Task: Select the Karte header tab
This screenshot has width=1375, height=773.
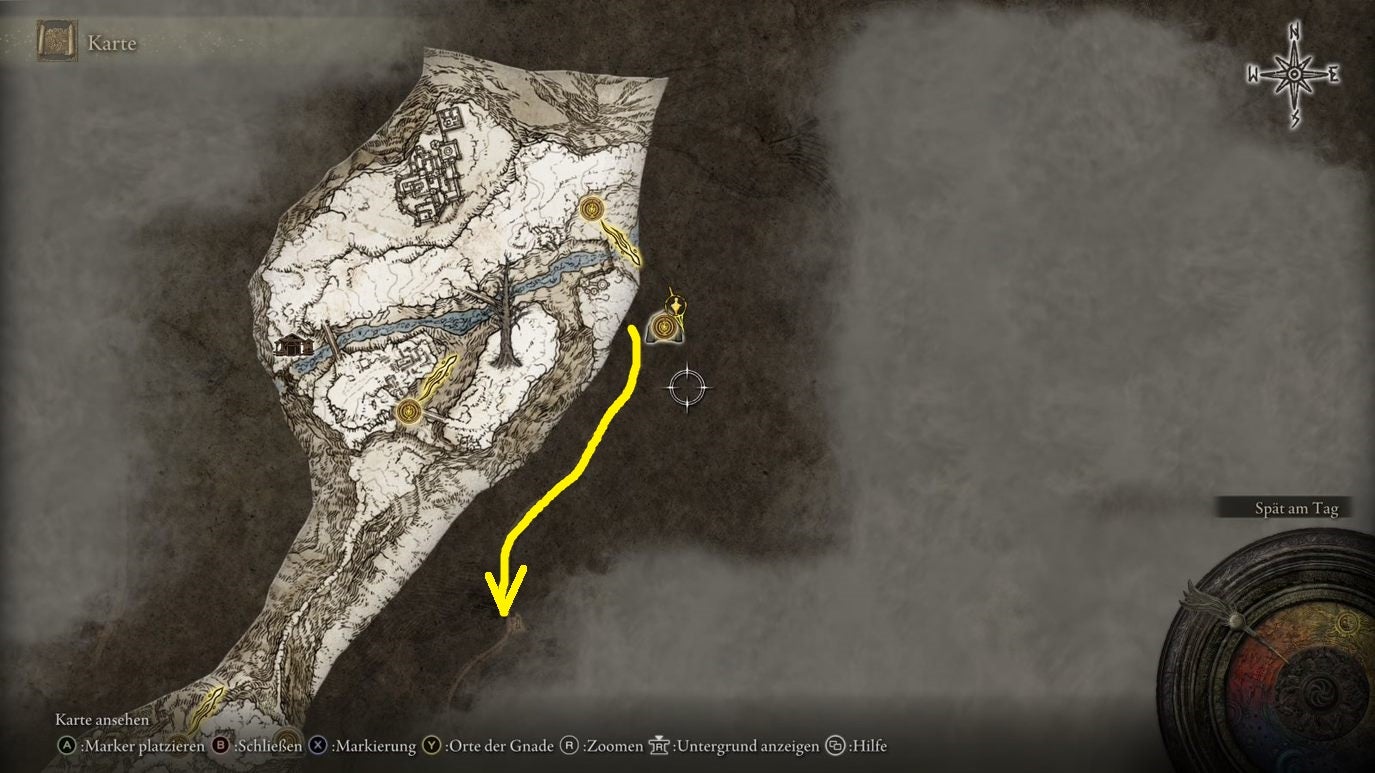Action: coord(113,42)
